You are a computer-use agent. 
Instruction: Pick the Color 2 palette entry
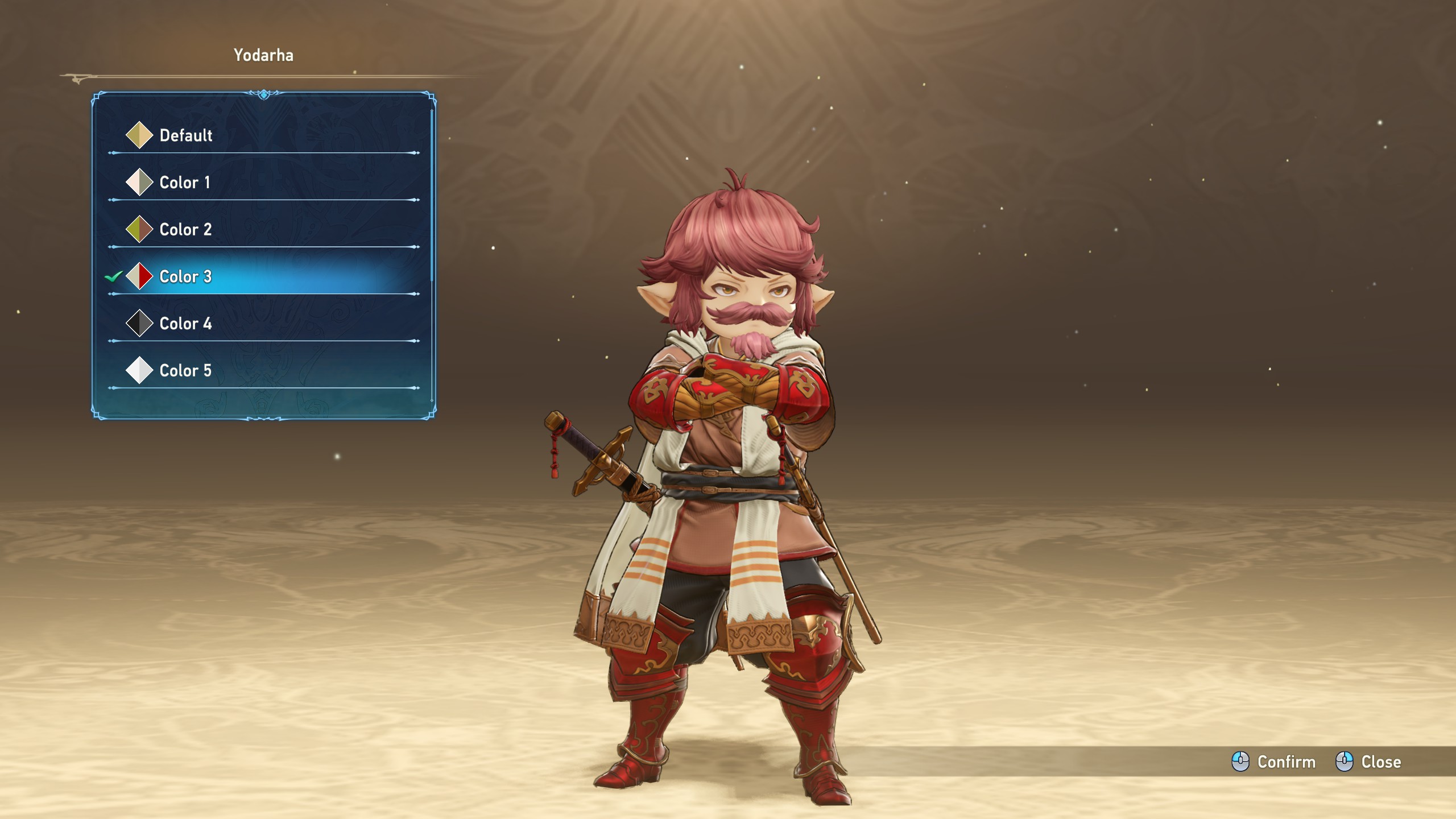point(185,230)
